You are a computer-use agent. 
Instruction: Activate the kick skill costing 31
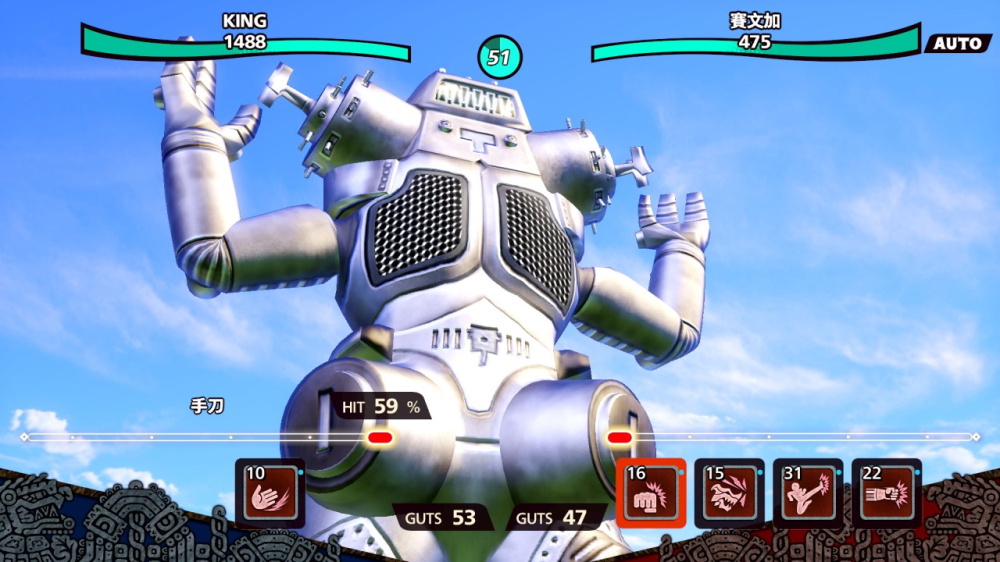coord(808,492)
